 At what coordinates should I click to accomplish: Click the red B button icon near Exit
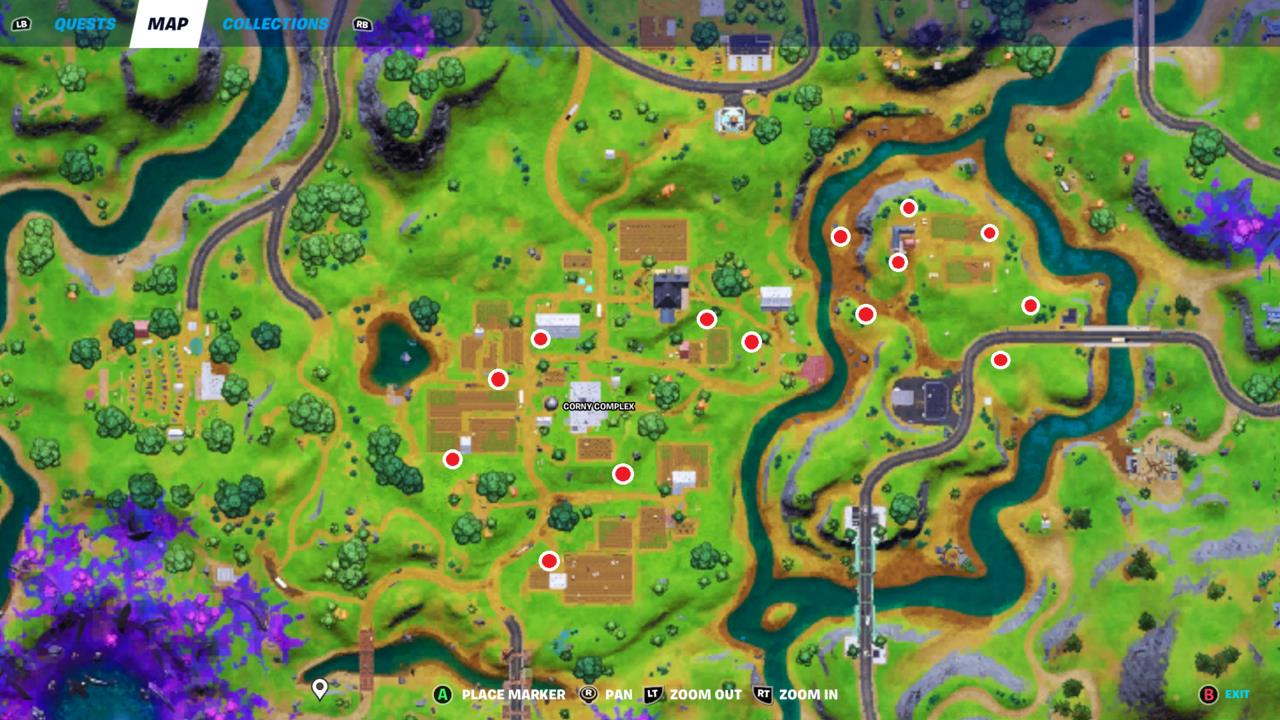point(1208,692)
